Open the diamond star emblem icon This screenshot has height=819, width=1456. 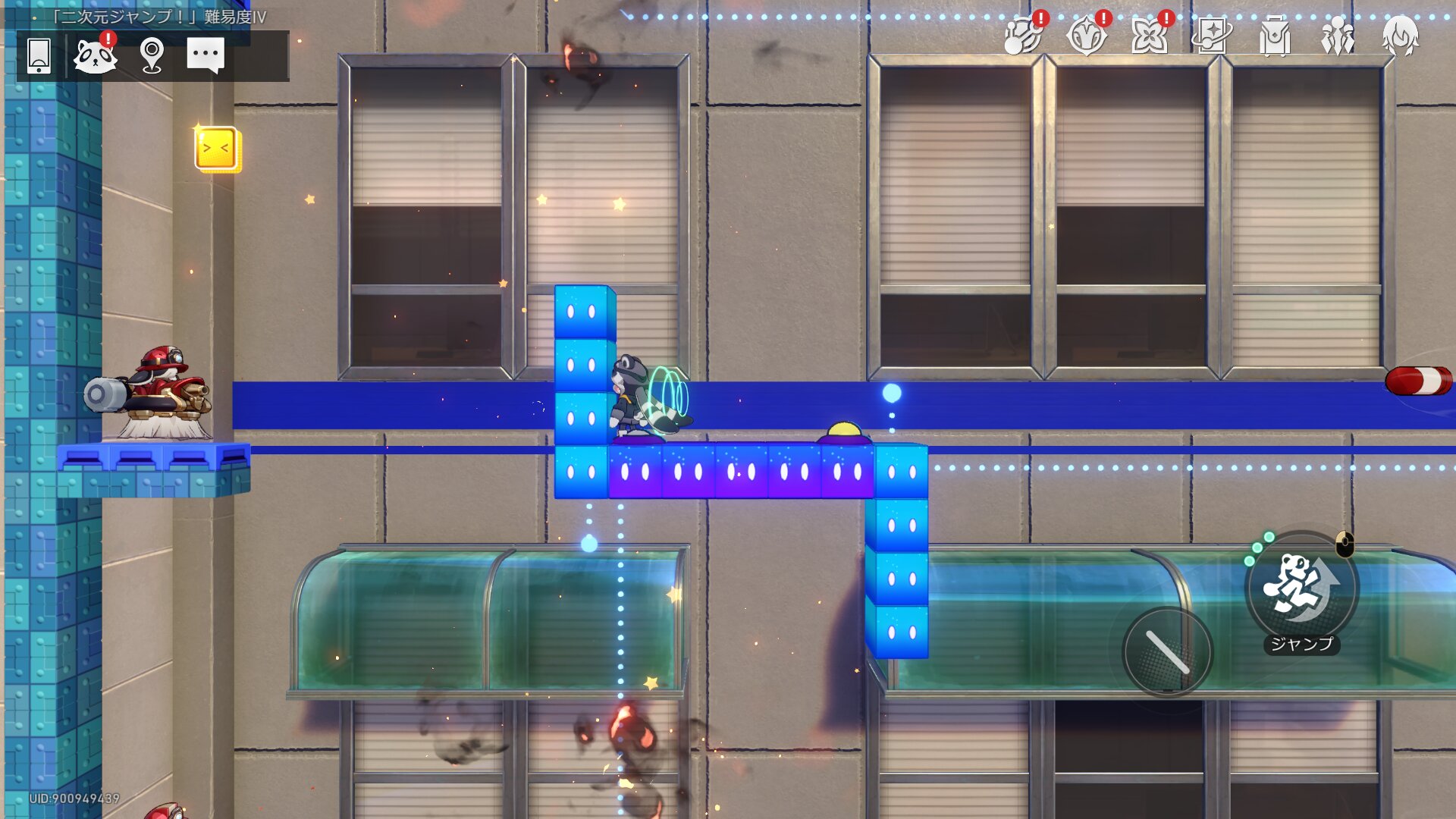tap(1086, 36)
